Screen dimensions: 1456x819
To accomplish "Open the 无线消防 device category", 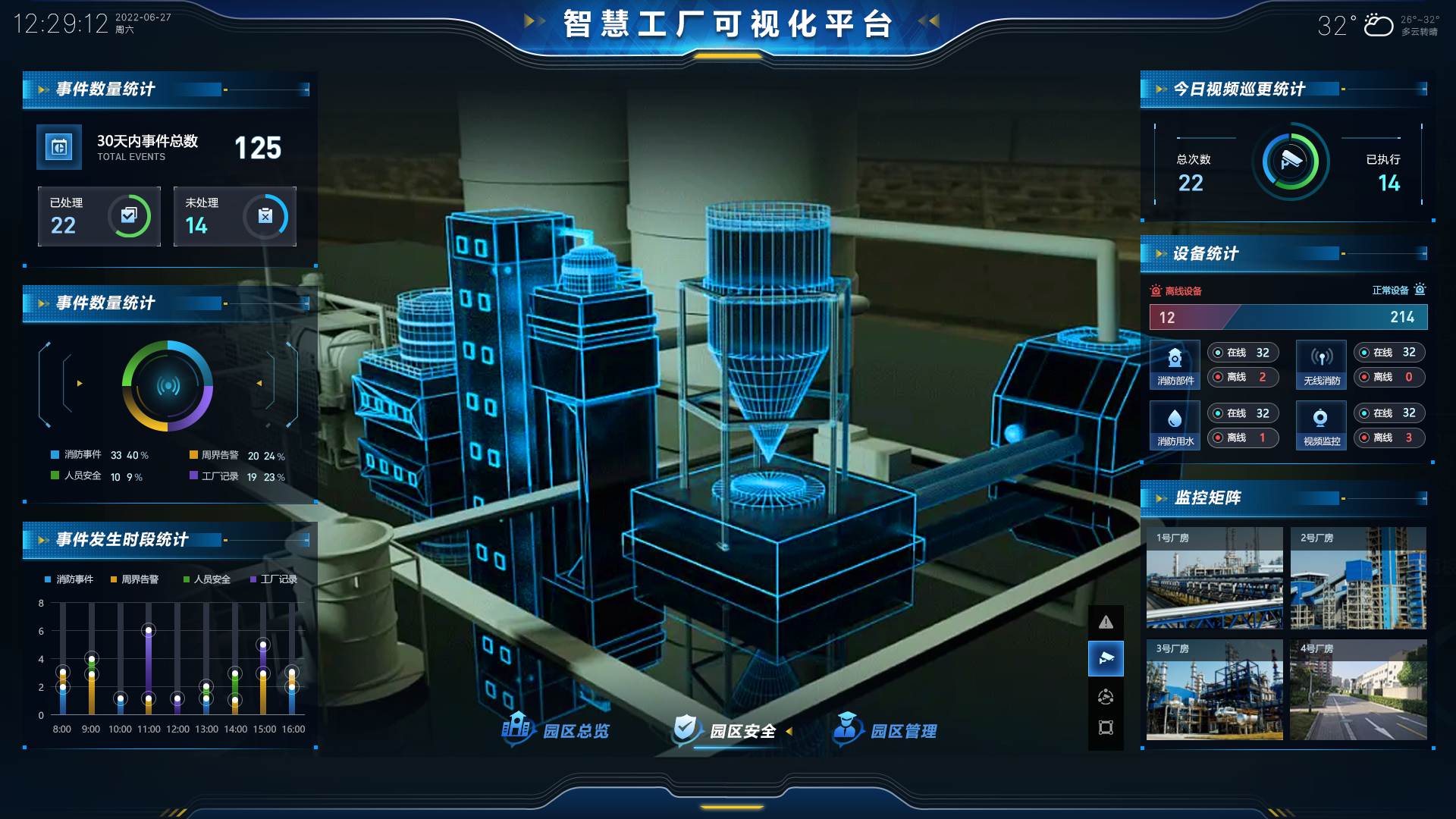I will point(1321,365).
